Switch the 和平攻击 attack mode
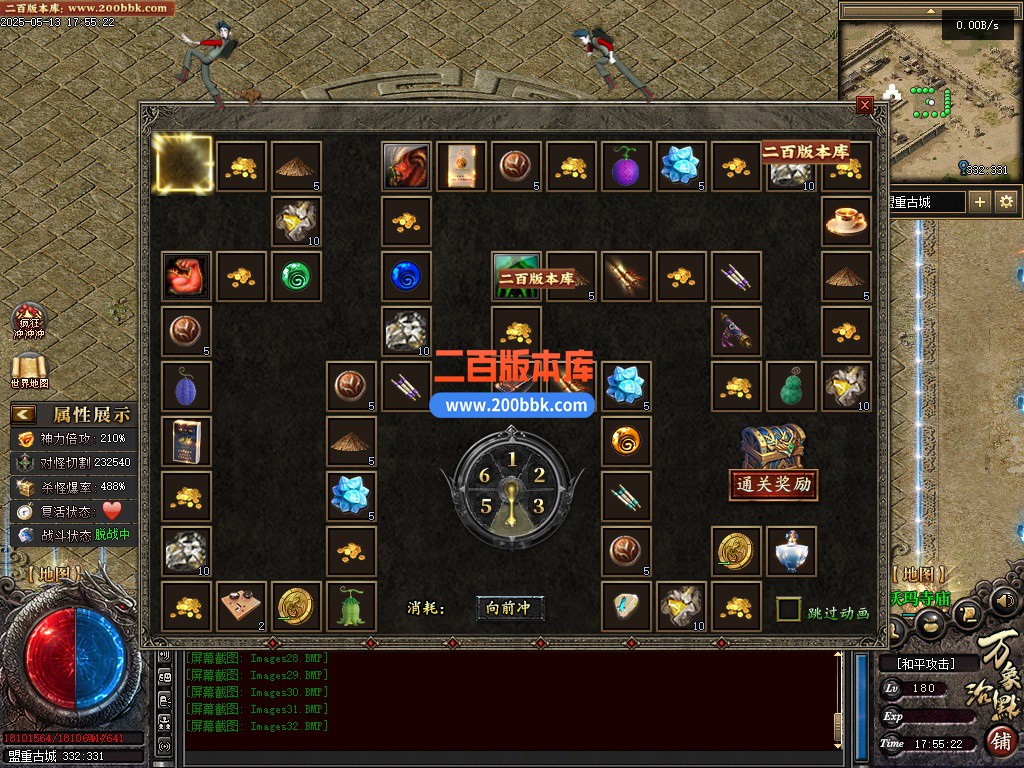The image size is (1024, 768). (925, 663)
